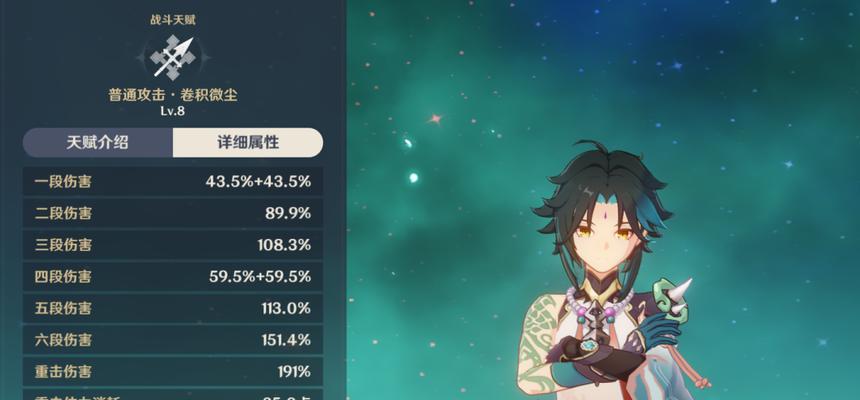The height and width of the screenshot is (400, 860).
Task: Select the 详细属性 tab
Action: point(247,143)
